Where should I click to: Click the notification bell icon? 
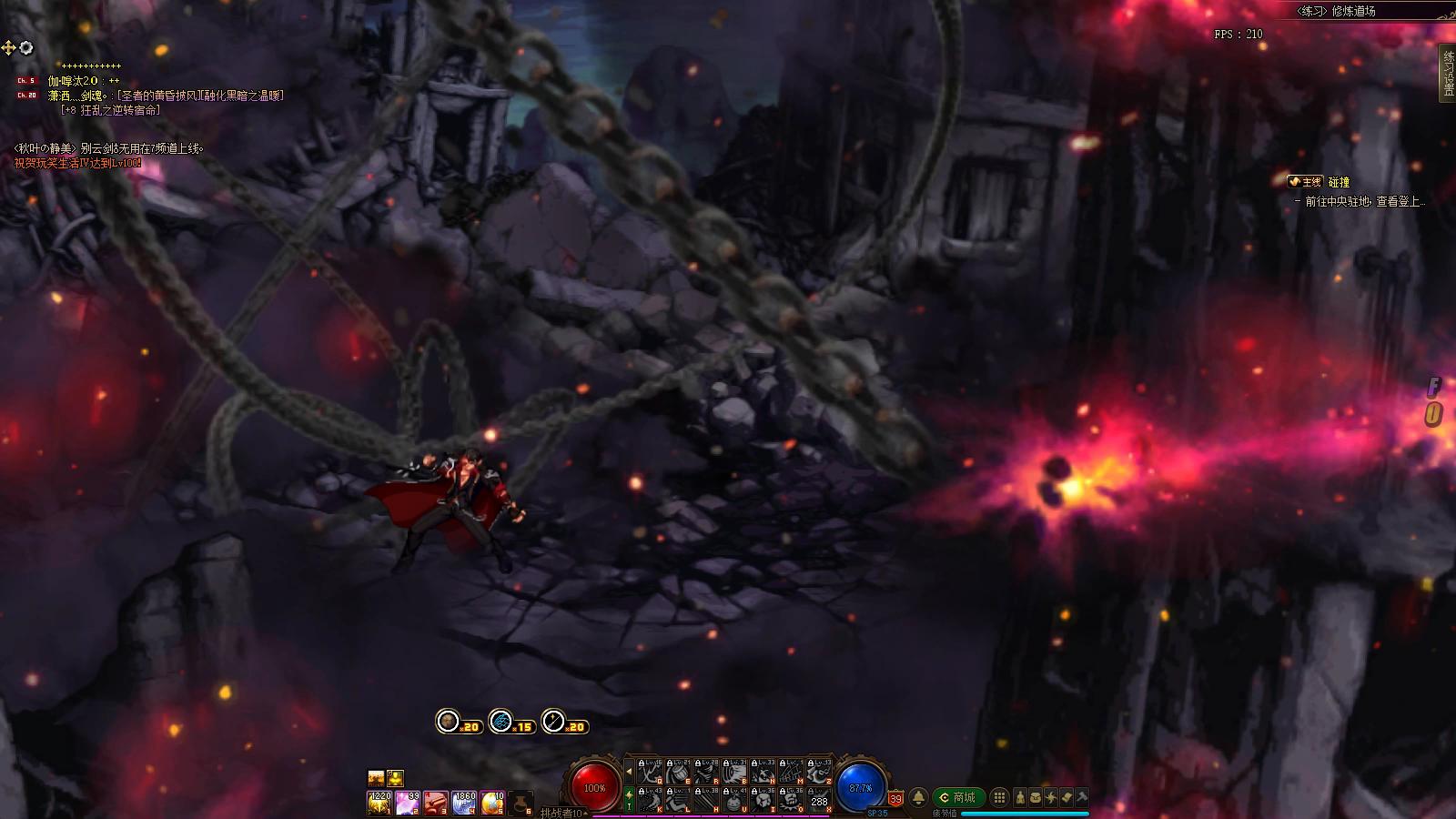918,798
